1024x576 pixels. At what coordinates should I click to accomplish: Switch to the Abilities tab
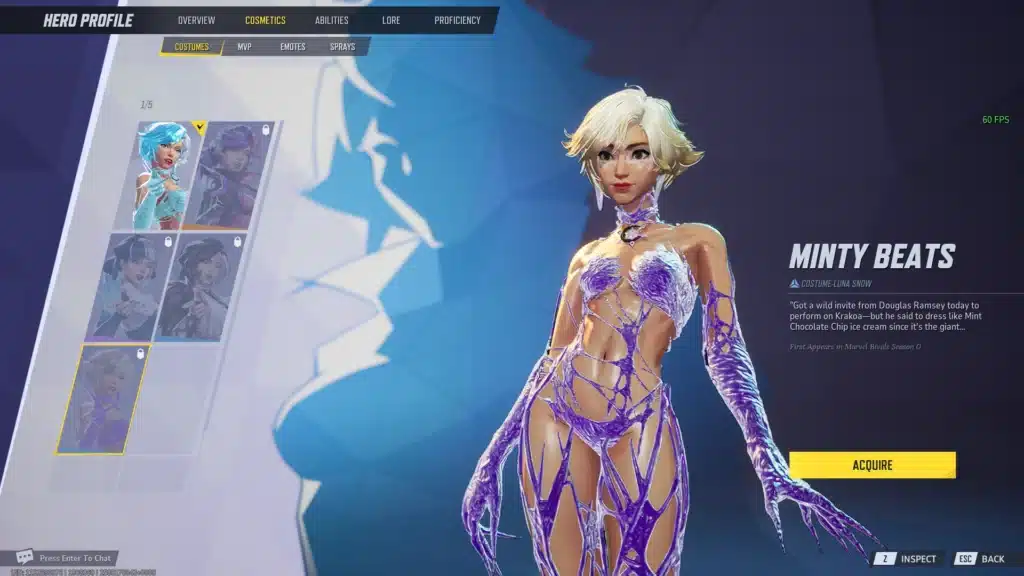332,20
